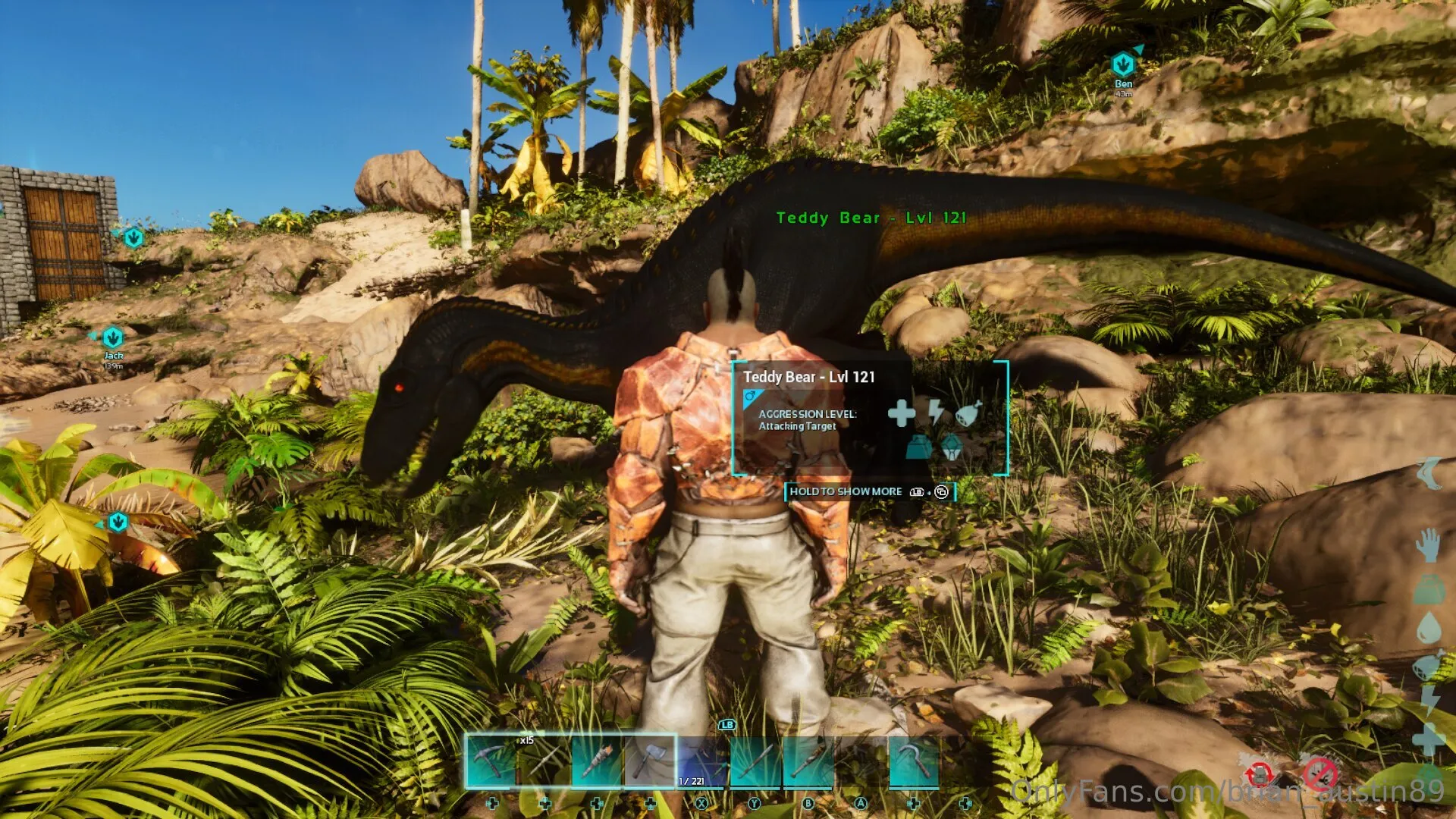Choose the hatchet hotbar slot
Screen dimensions: 1456x819
[650, 761]
